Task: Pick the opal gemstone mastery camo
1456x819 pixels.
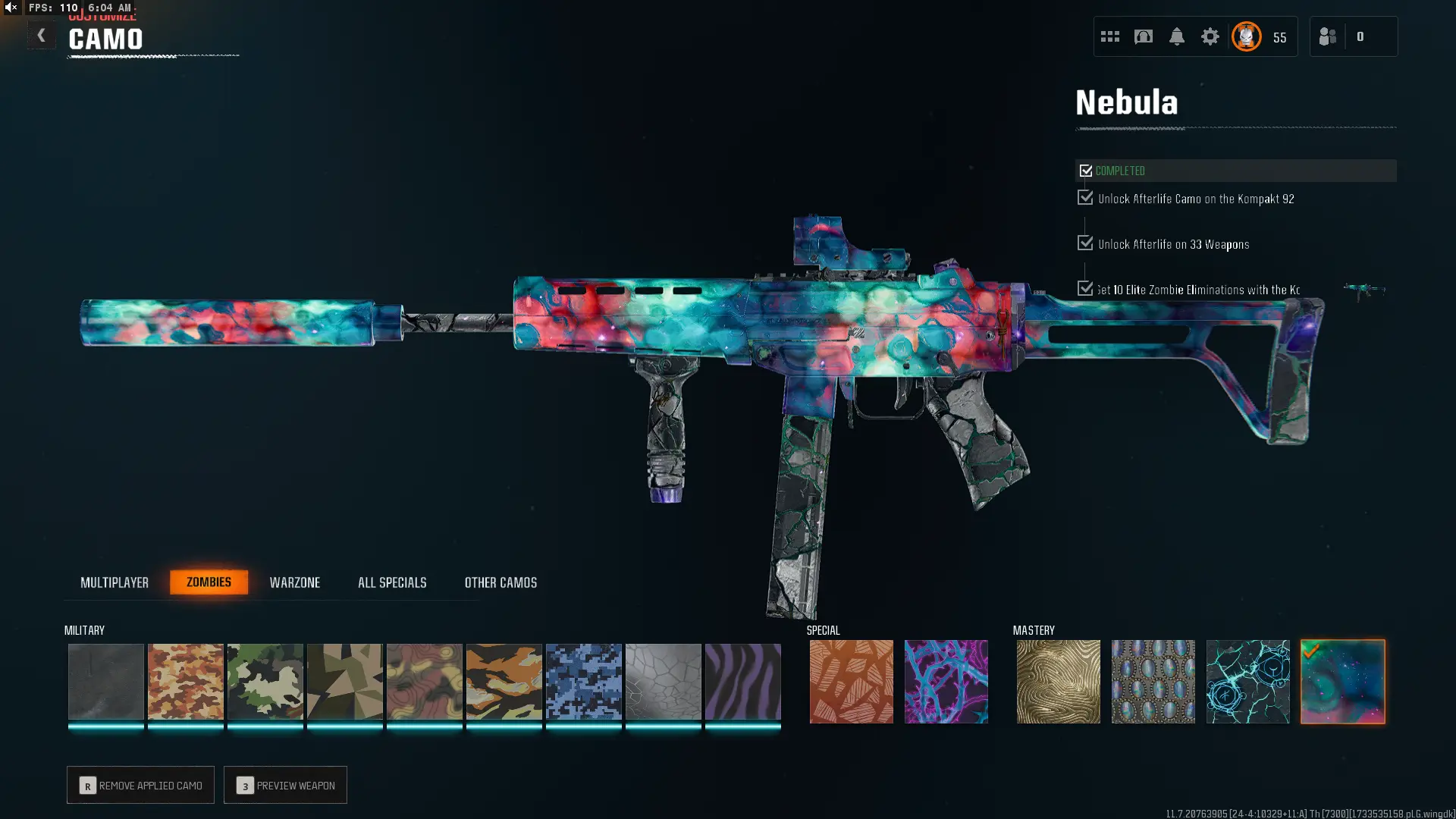Action: (1153, 681)
